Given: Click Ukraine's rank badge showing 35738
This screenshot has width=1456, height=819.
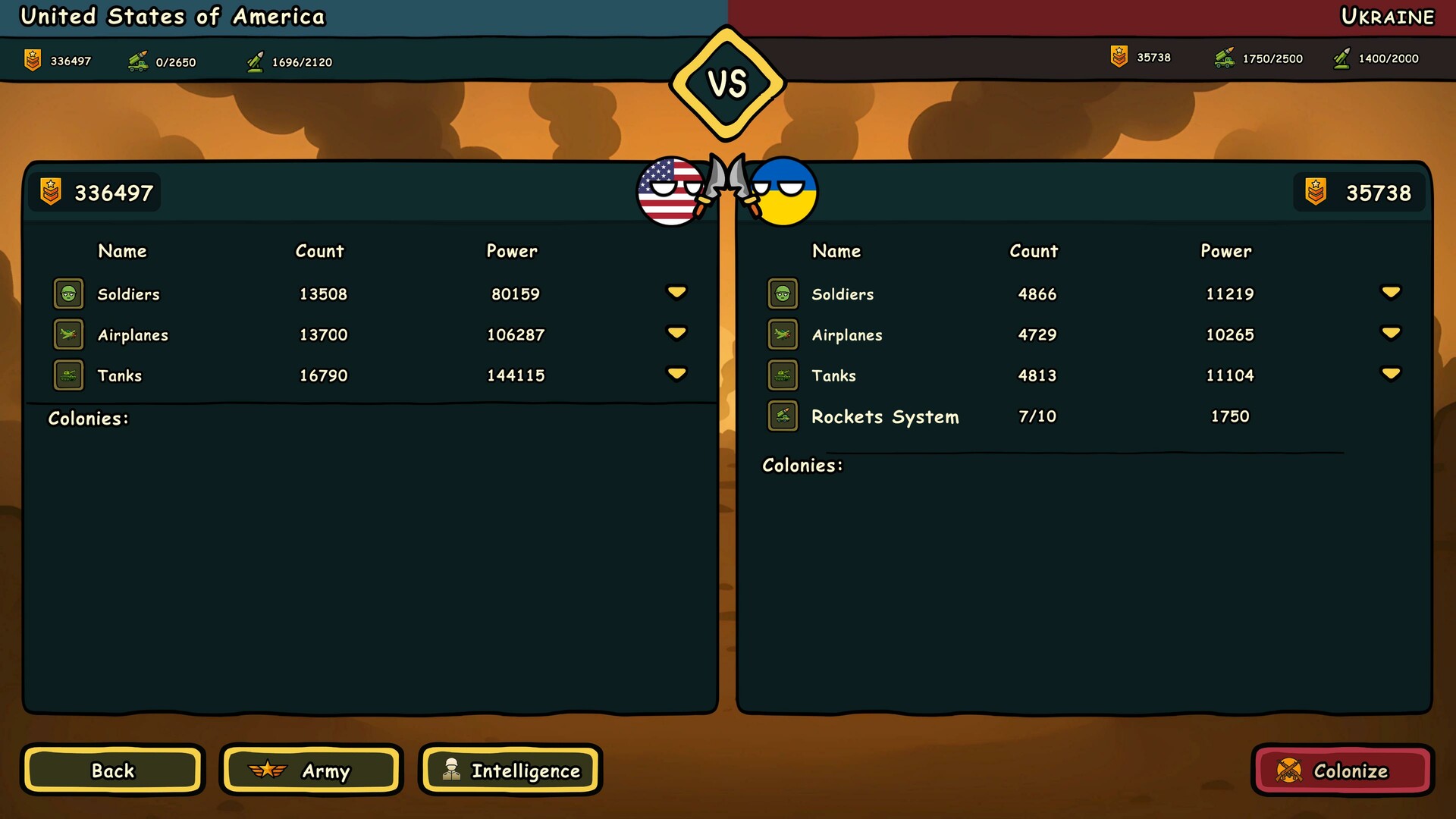Looking at the screenshot, I should pyautogui.click(x=1317, y=192).
